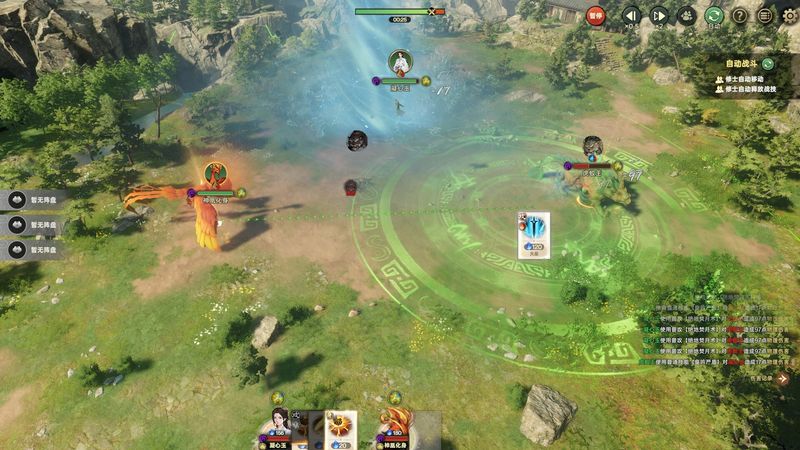The width and height of the screenshot is (800, 450).
Task: Open the team formation icon
Action: tap(686, 15)
